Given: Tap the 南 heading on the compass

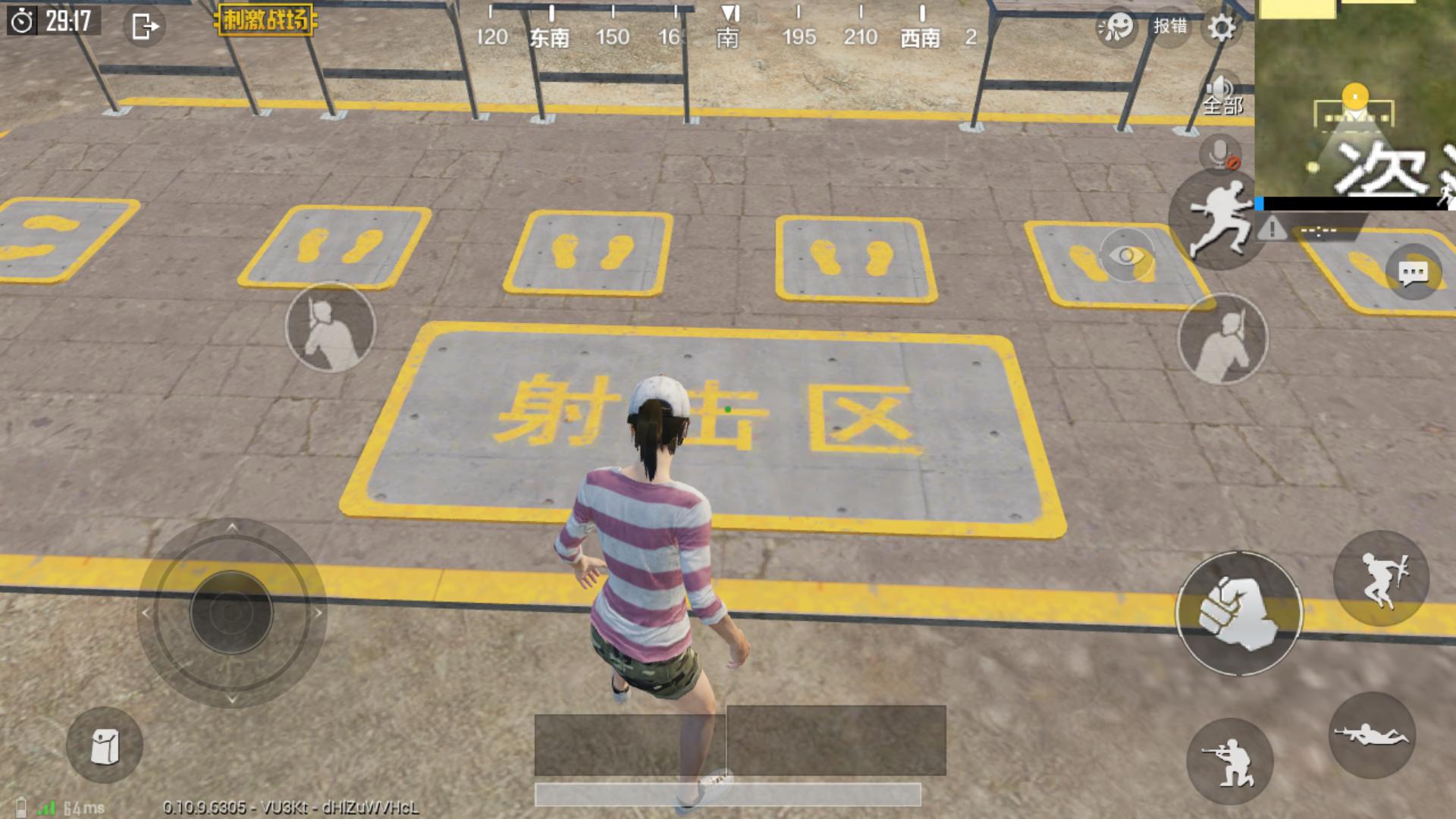Looking at the screenshot, I should click(x=727, y=38).
